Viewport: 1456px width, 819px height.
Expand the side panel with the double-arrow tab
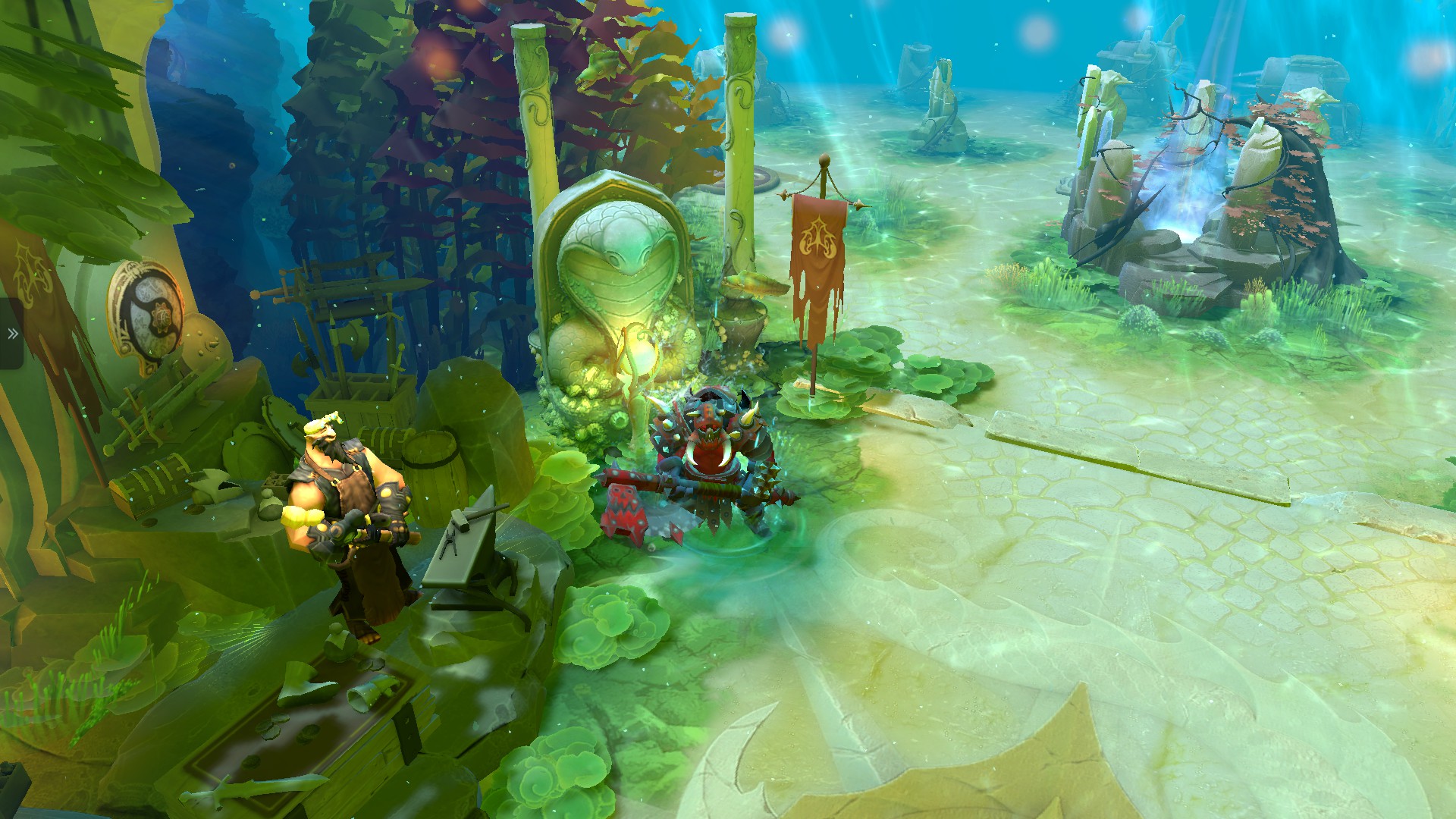coord(11,334)
